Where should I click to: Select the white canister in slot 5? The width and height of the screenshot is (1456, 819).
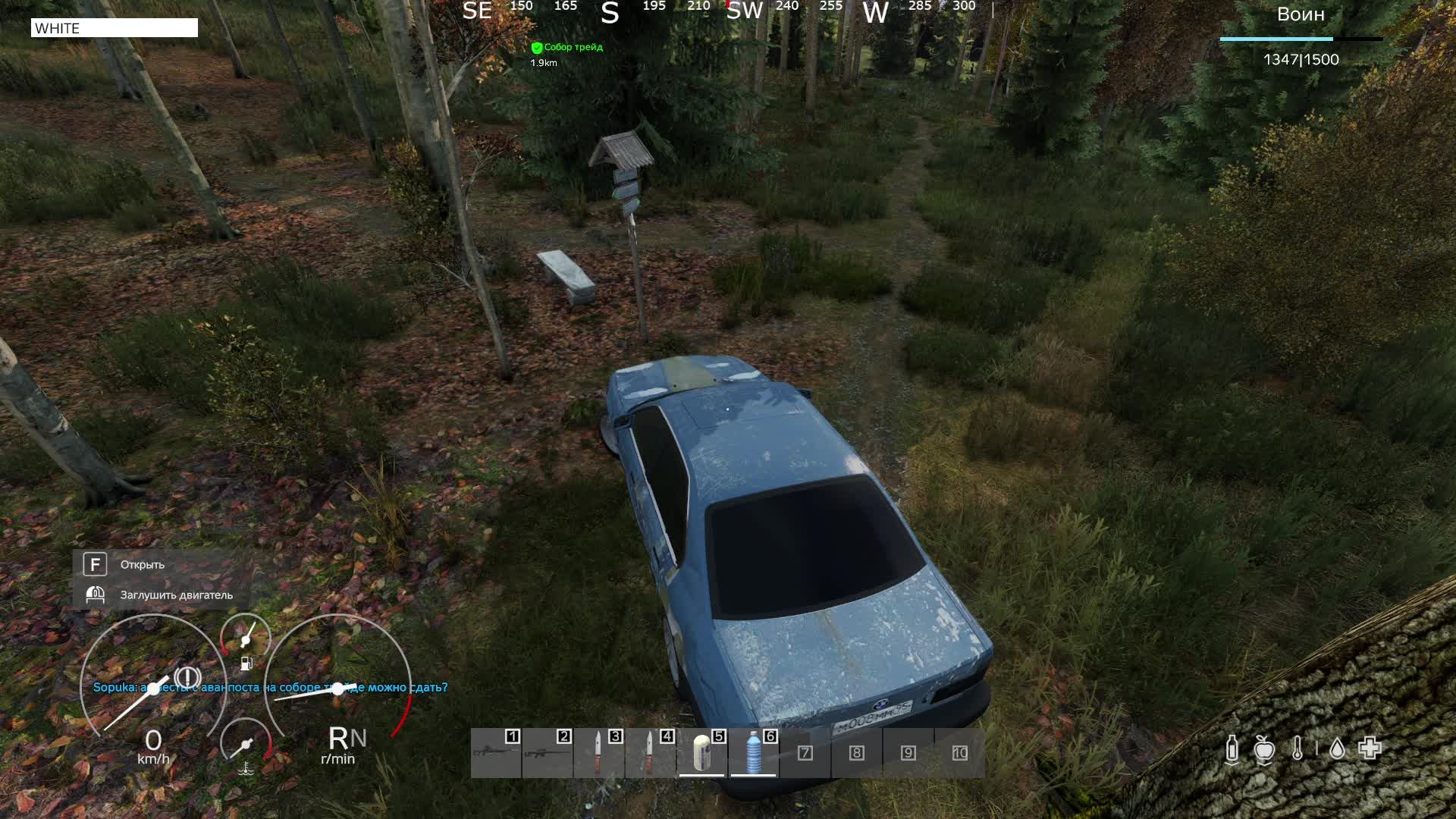coord(702,752)
